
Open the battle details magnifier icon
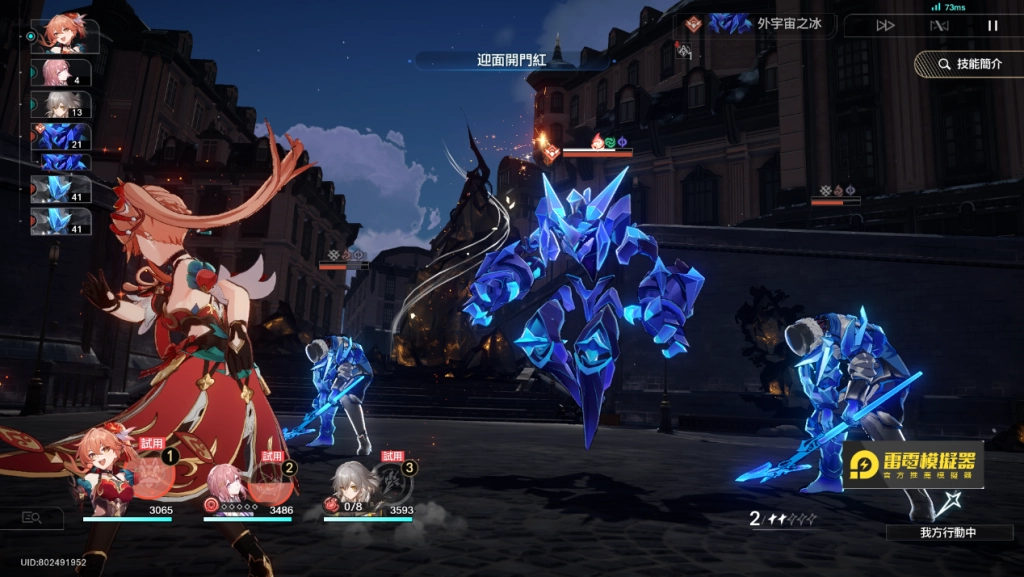[31, 517]
